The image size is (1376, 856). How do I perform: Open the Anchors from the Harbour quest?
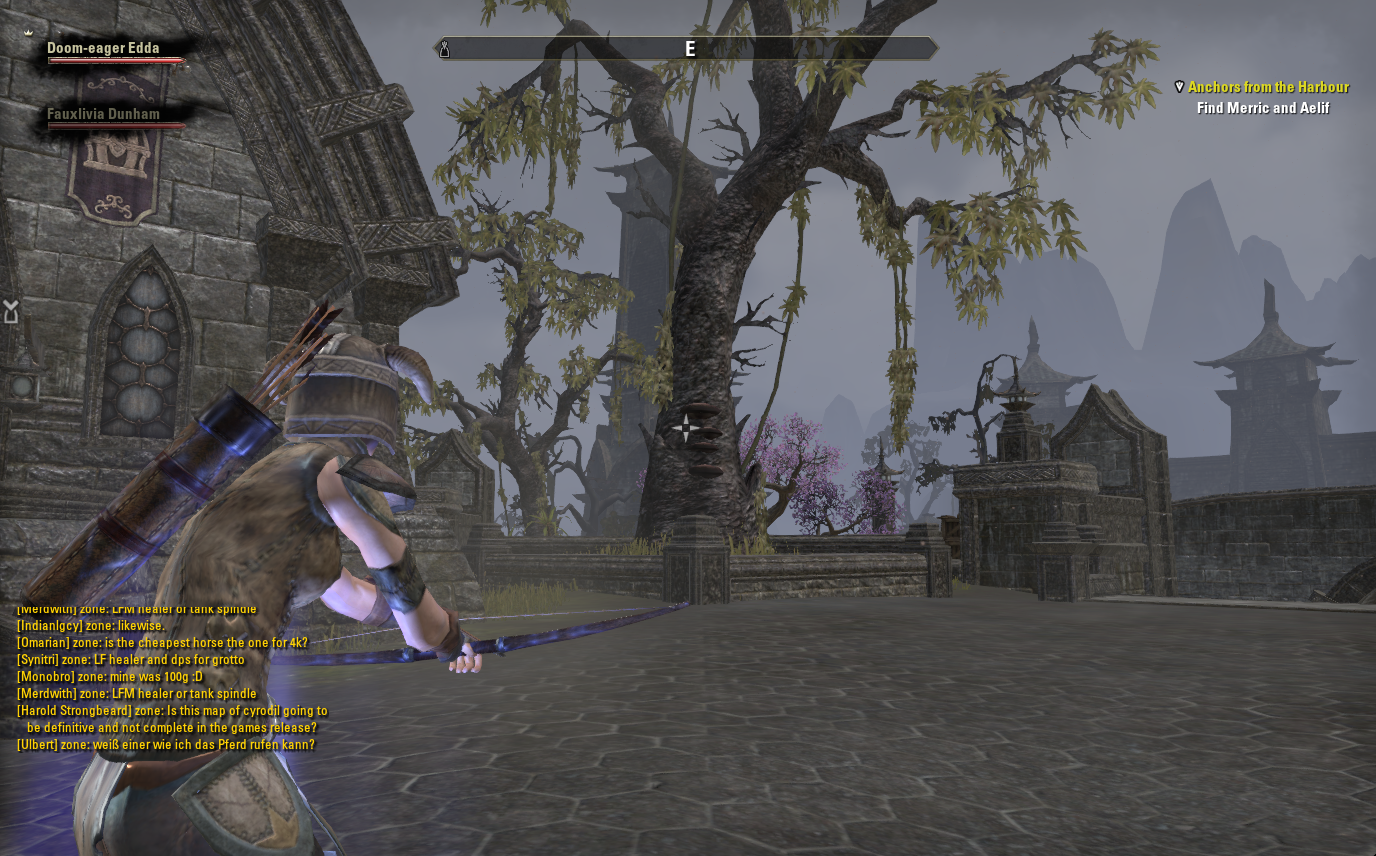(x=1268, y=87)
